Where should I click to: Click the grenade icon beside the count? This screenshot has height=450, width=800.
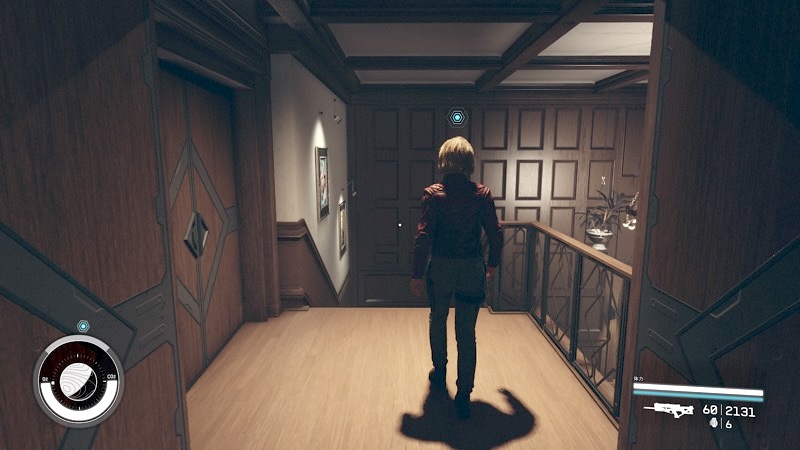[712, 424]
